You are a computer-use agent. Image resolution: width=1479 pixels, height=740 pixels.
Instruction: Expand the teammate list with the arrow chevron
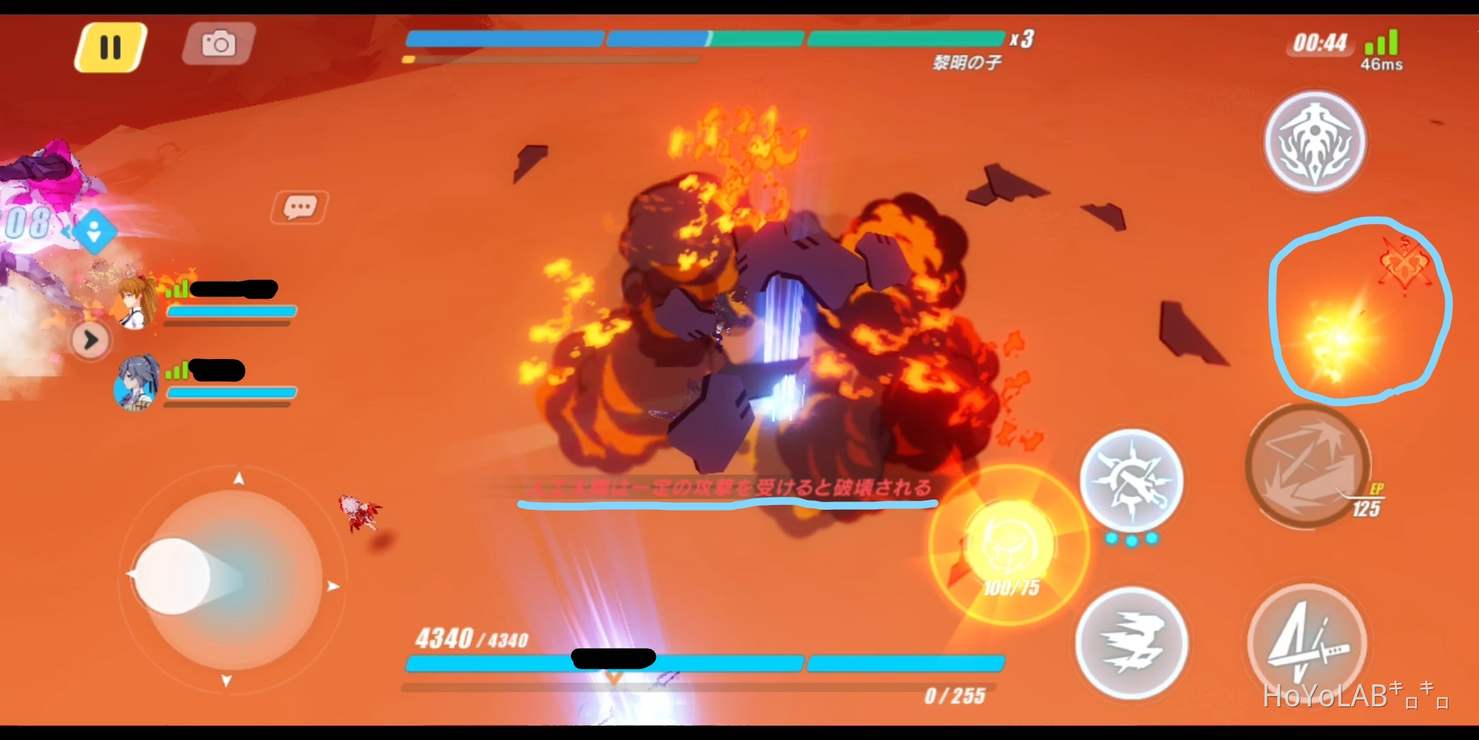[x=91, y=340]
